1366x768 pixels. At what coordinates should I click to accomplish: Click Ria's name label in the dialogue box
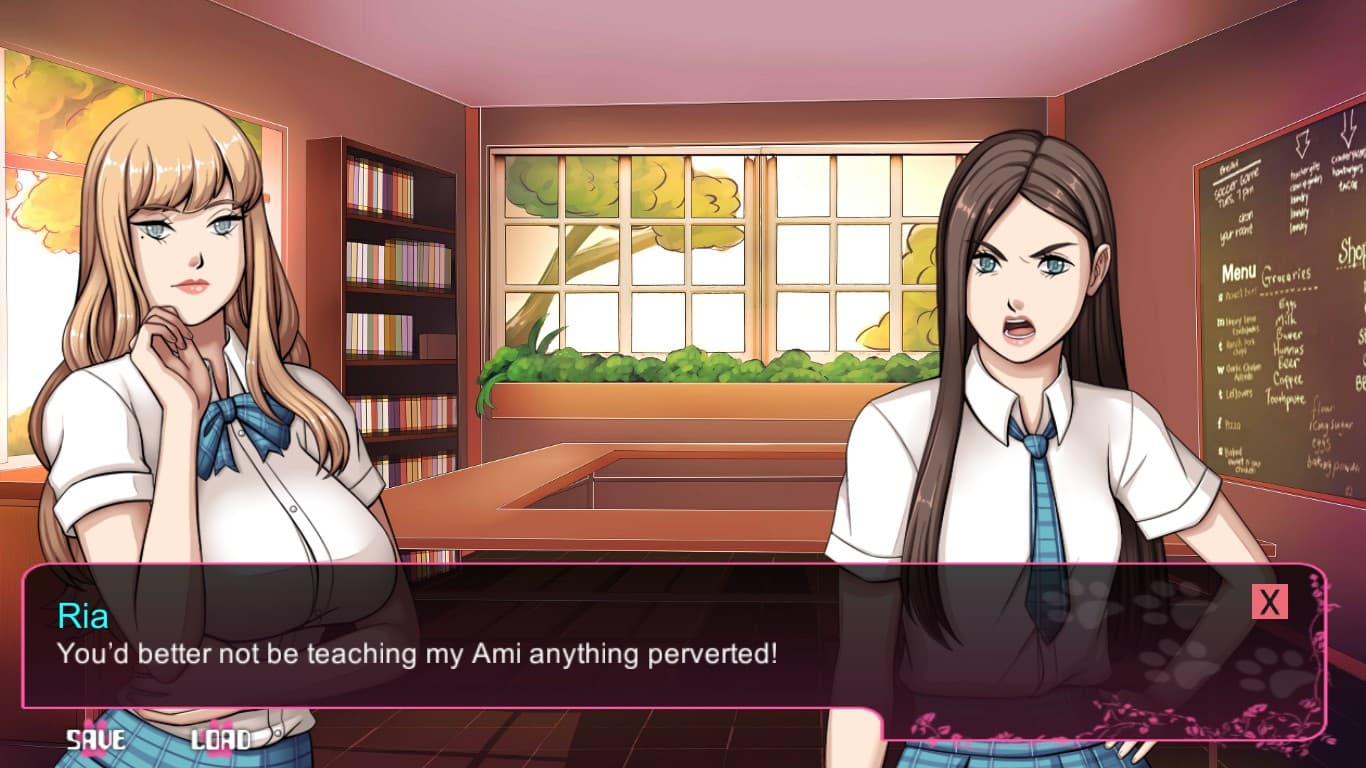(x=85, y=617)
